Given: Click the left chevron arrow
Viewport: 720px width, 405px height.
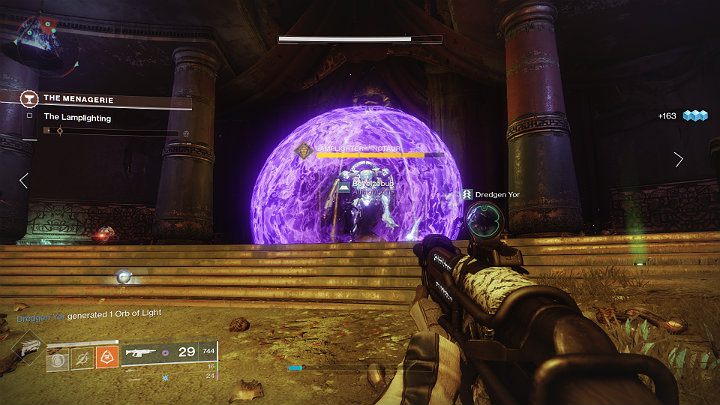Looking at the screenshot, I should (25, 181).
